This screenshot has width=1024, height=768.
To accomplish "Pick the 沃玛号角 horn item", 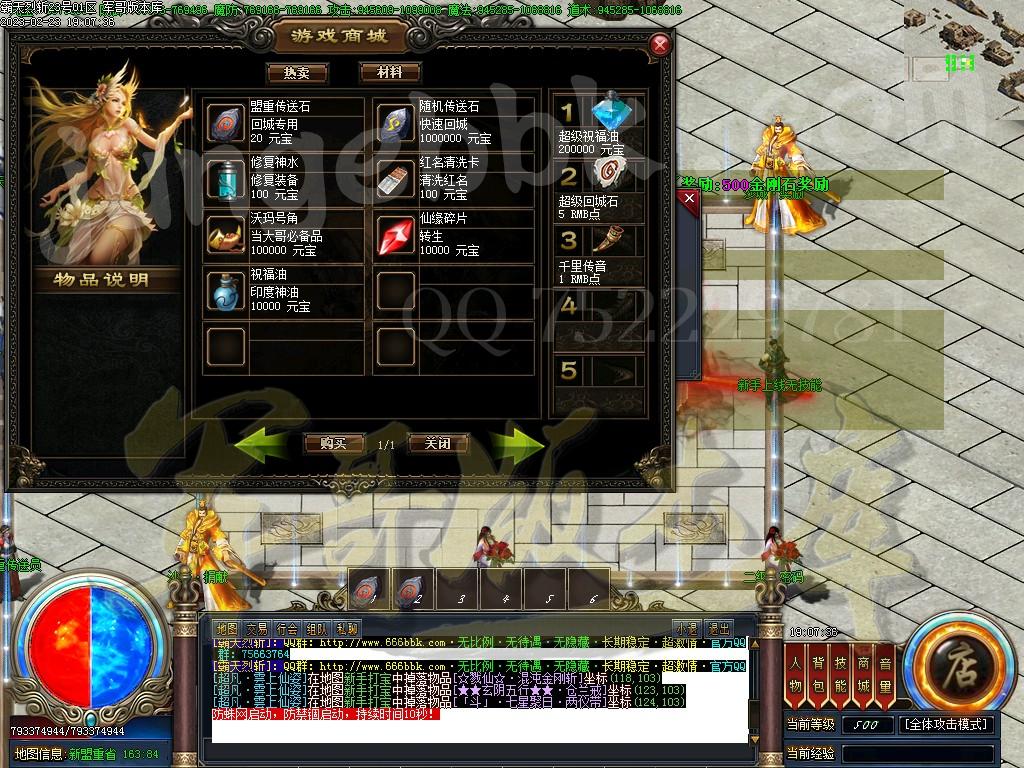I will (x=226, y=236).
